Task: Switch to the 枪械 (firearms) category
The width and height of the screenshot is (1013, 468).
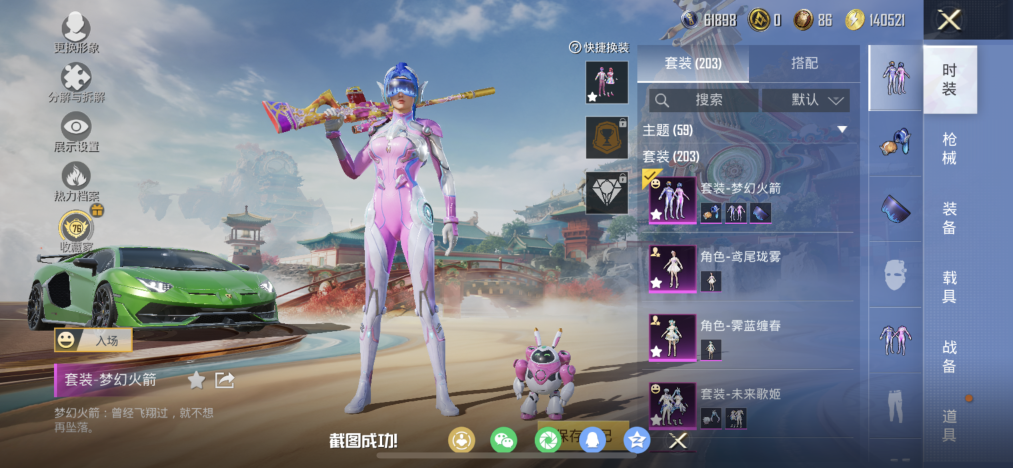Action: 949,148
